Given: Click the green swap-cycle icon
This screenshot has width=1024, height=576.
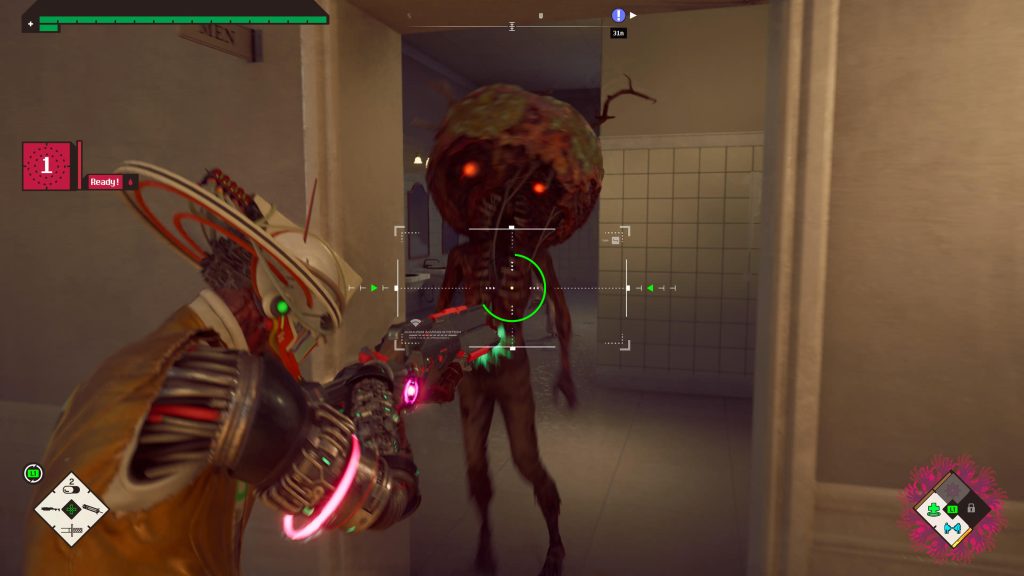Looking at the screenshot, I should click(33, 473).
